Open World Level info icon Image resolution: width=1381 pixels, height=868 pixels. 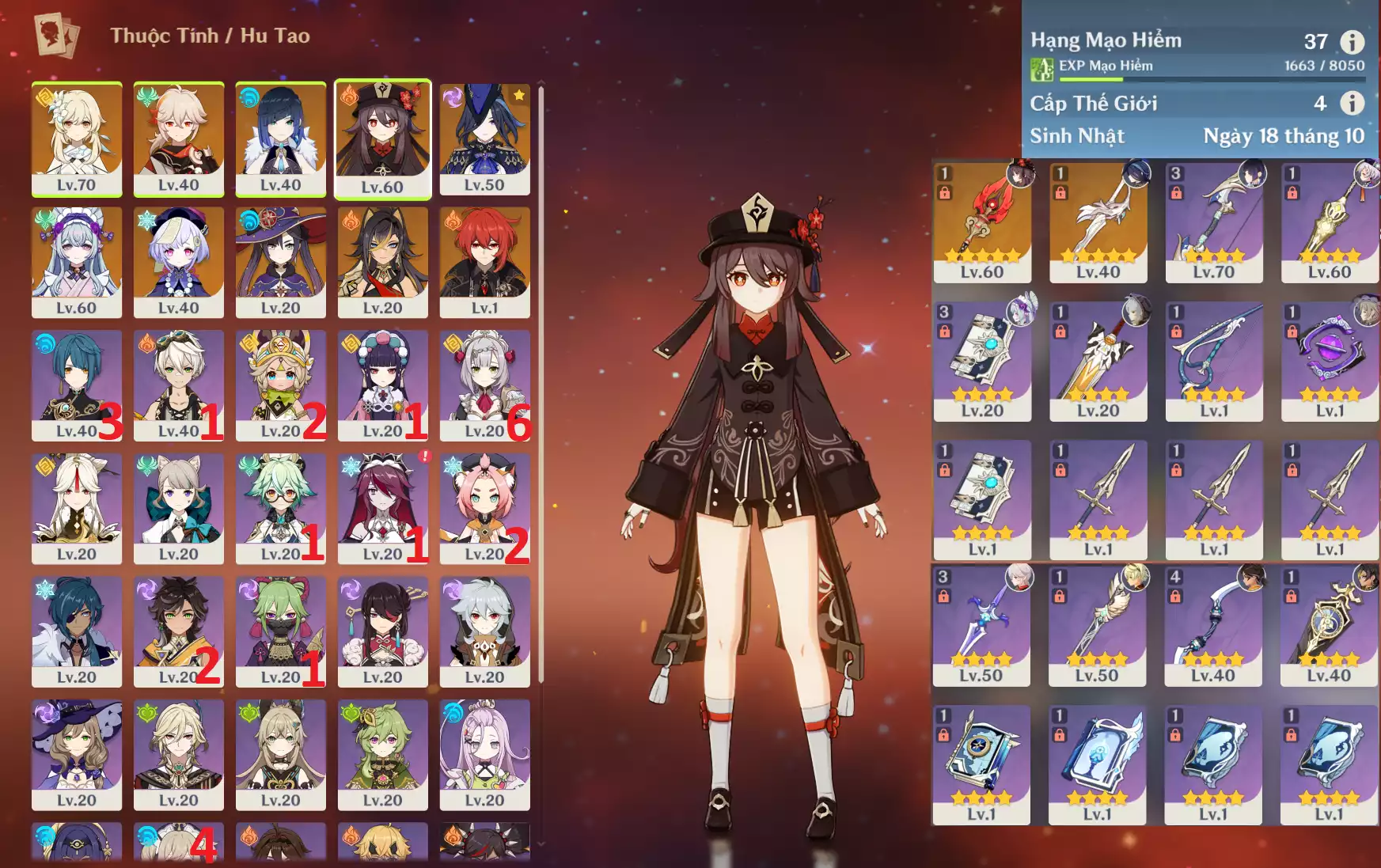click(1352, 103)
